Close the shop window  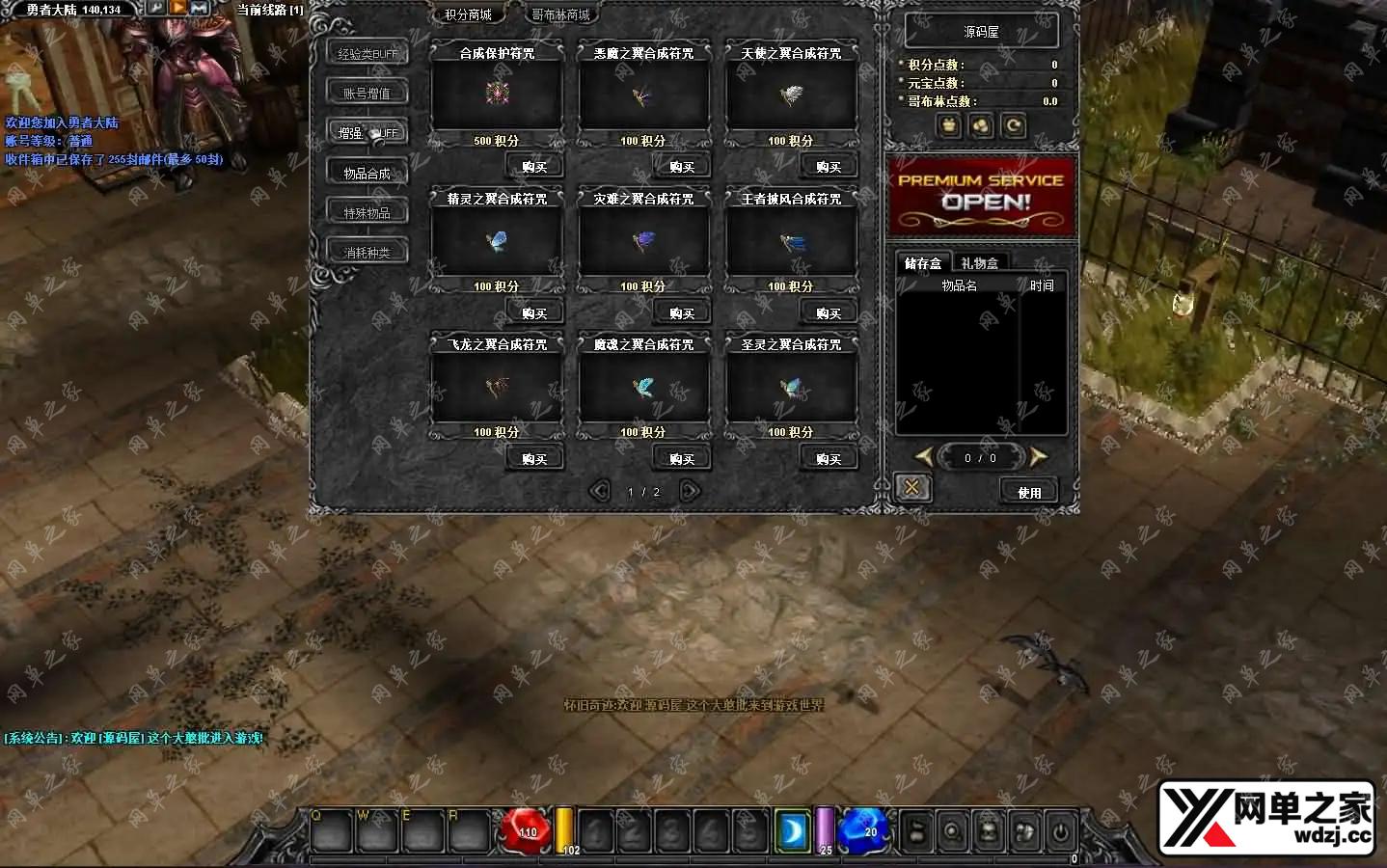(911, 488)
